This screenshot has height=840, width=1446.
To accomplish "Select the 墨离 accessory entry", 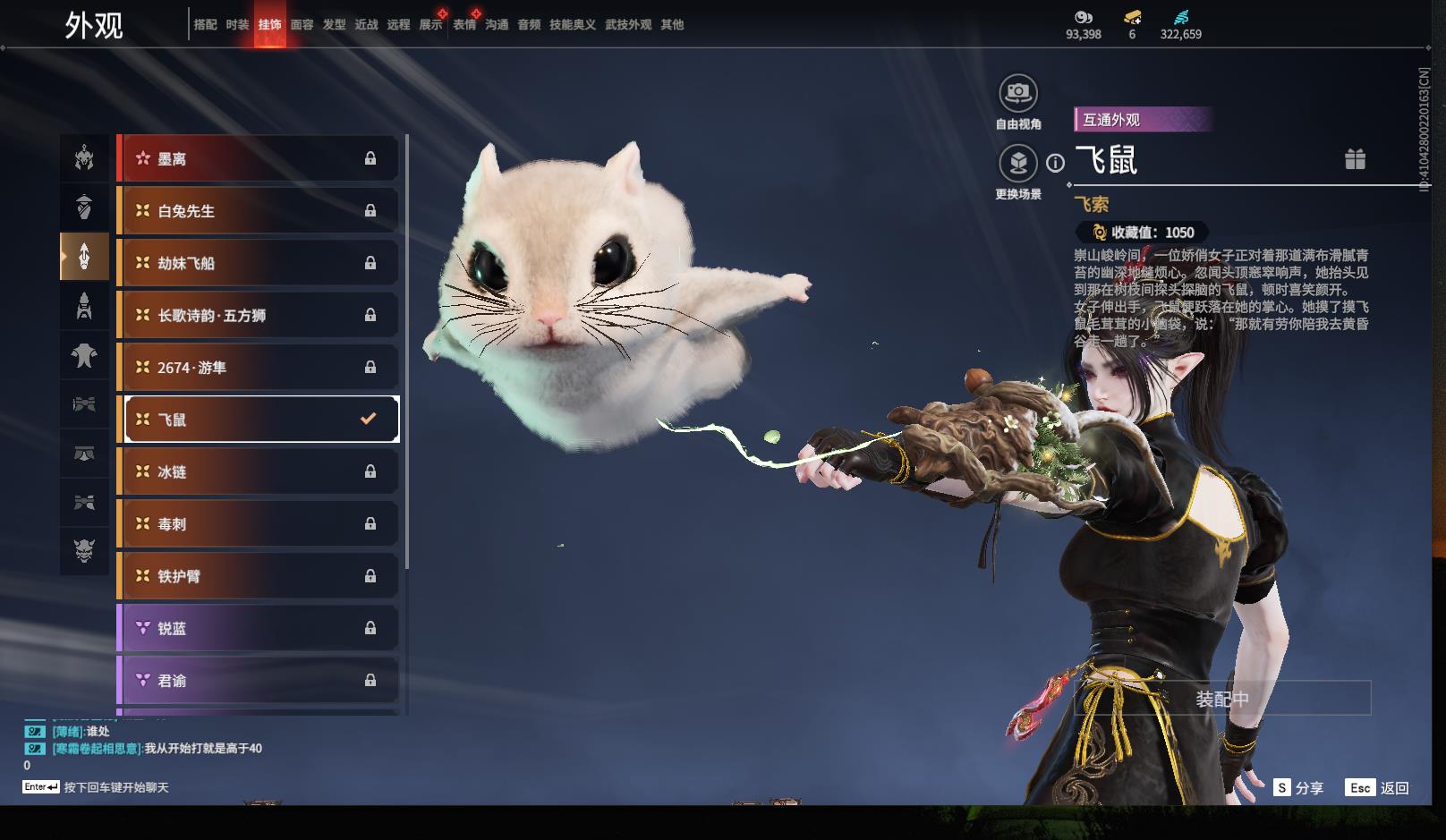I will (258, 159).
